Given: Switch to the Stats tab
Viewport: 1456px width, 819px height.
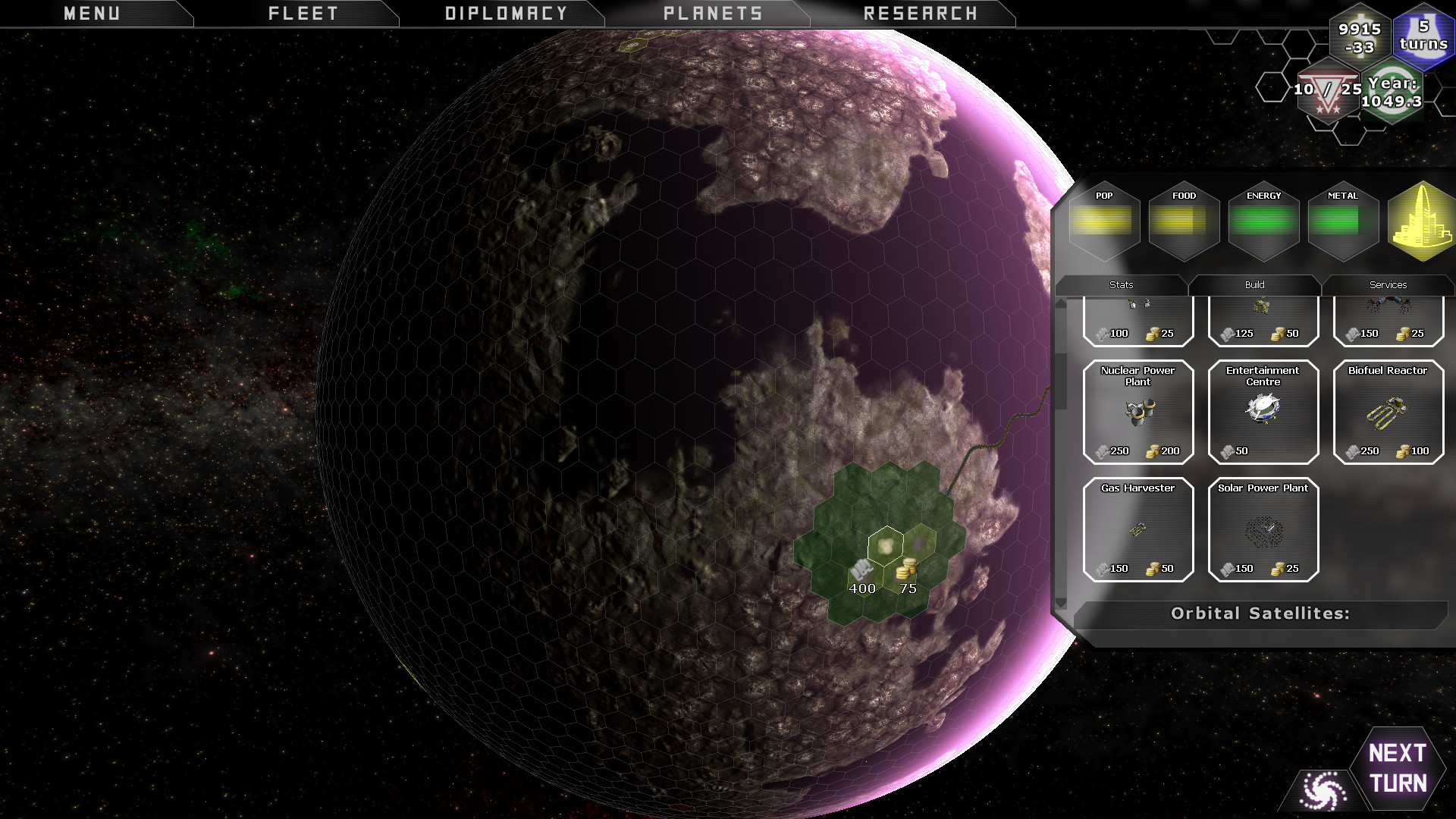Looking at the screenshot, I should 1120,284.
